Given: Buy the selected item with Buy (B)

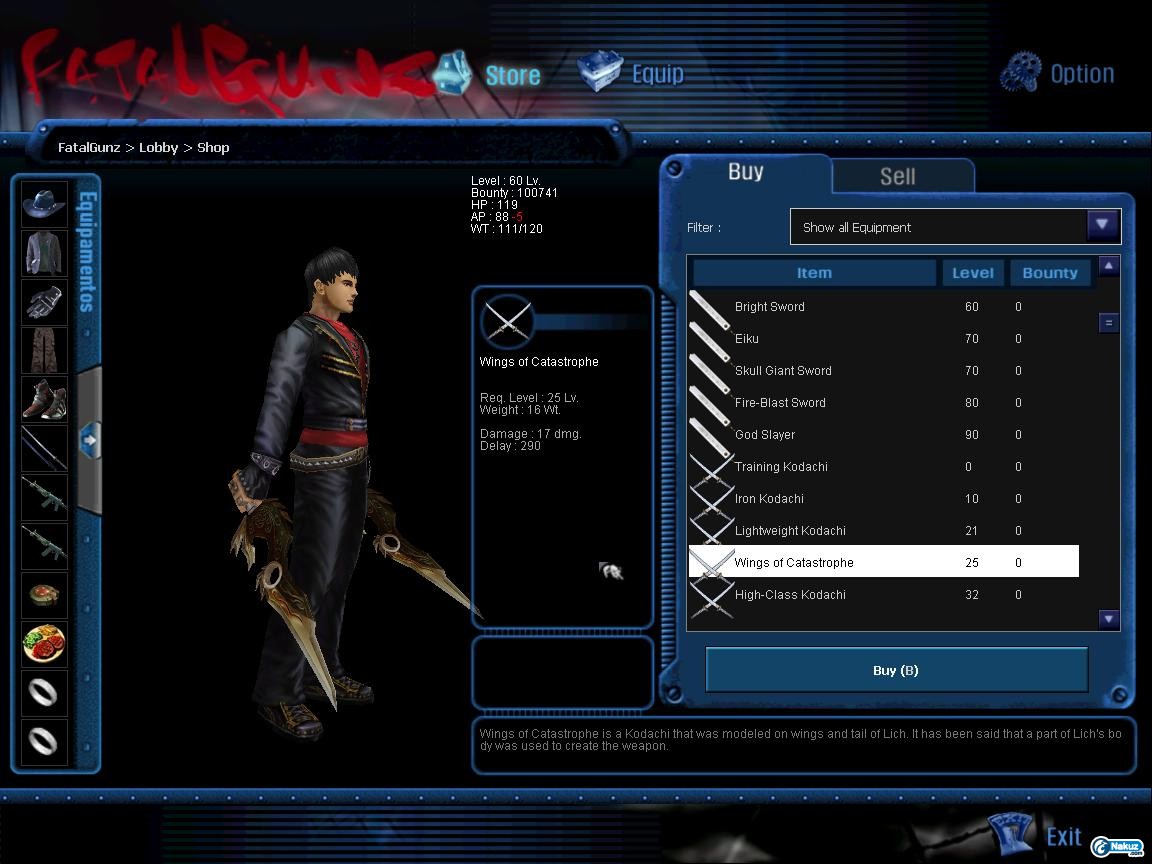Looking at the screenshot, I should tap(896, 670).
